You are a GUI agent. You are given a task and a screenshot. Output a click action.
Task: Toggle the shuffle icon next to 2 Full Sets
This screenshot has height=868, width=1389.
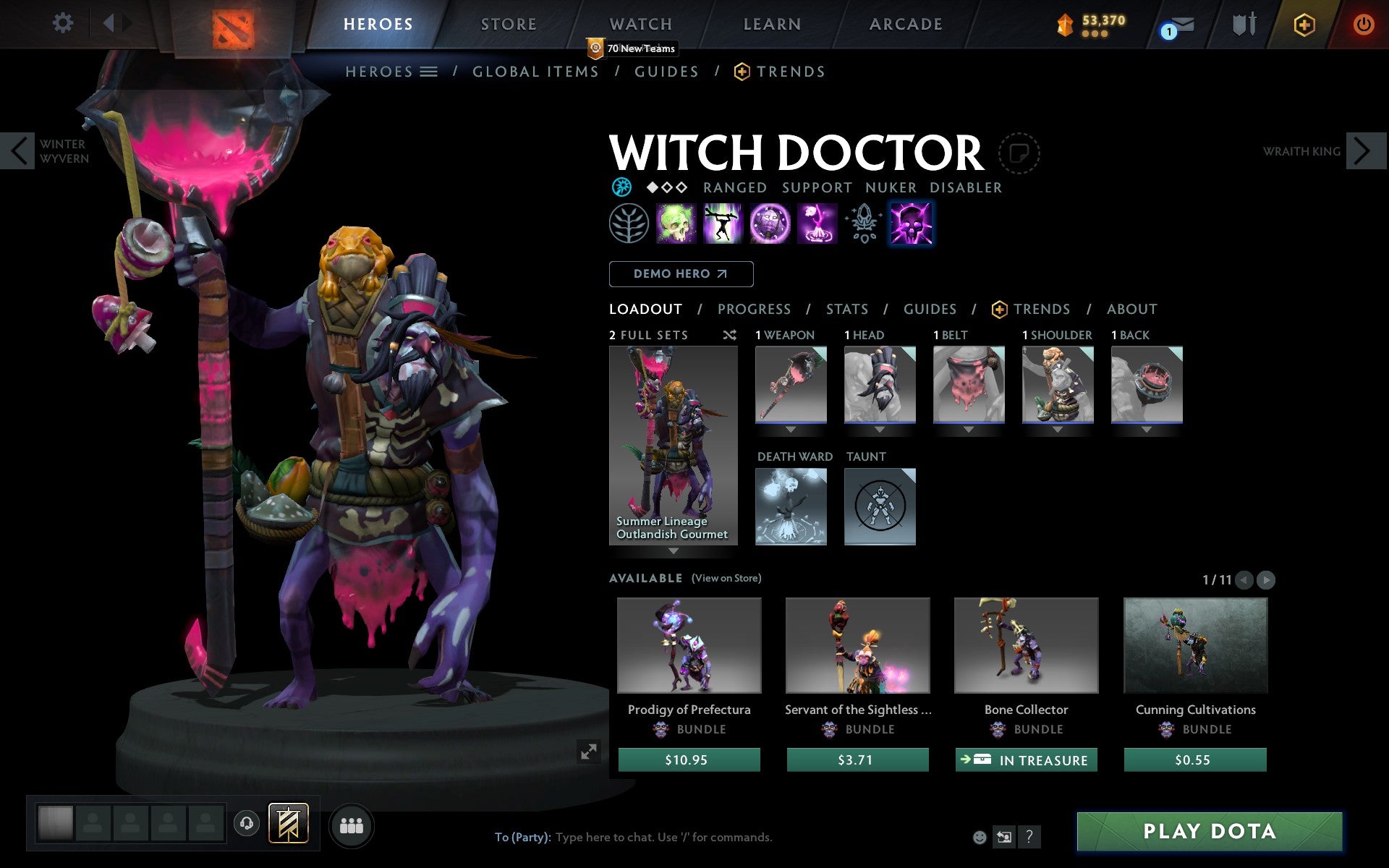tap(729, 335)
